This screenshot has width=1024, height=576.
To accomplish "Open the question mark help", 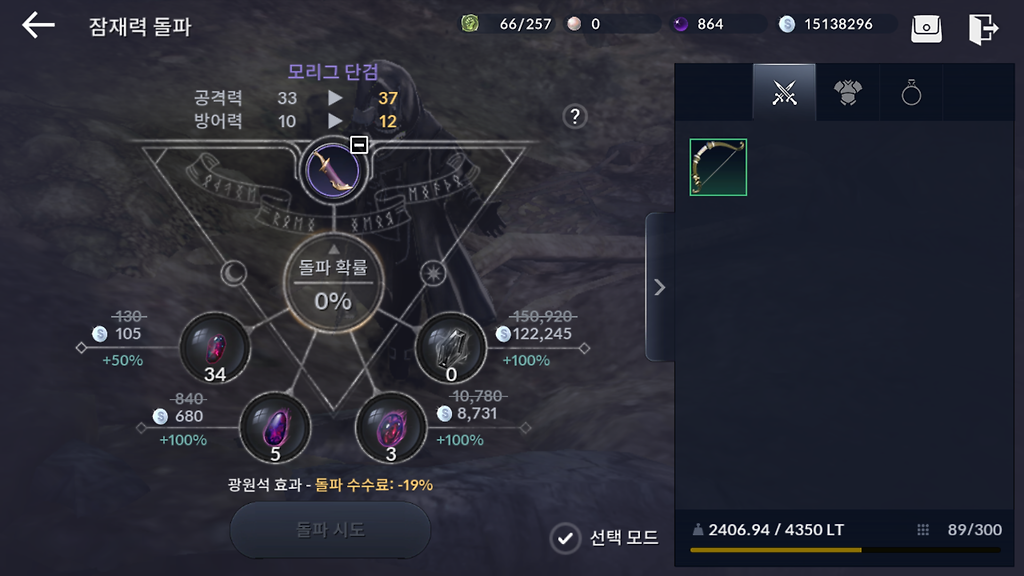I will click(x=574, y=116).
